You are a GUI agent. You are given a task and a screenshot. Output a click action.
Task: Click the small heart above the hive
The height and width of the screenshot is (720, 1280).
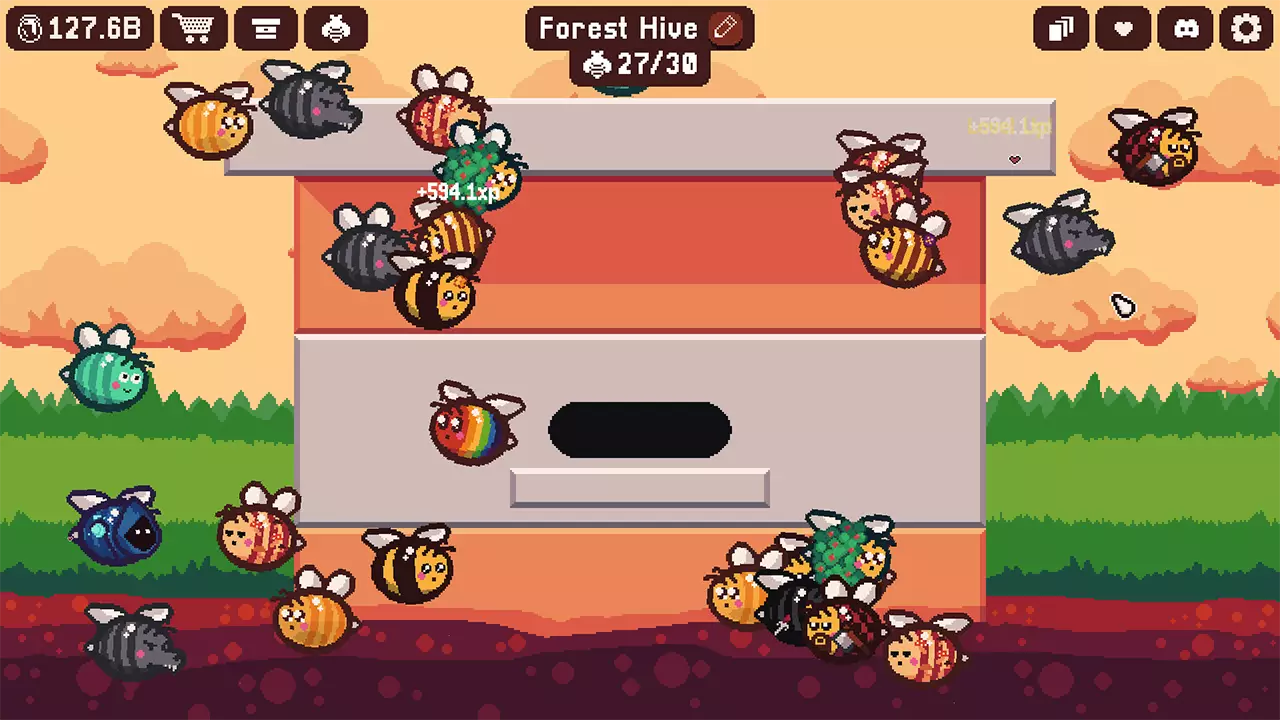click(x=1015, y=159)
